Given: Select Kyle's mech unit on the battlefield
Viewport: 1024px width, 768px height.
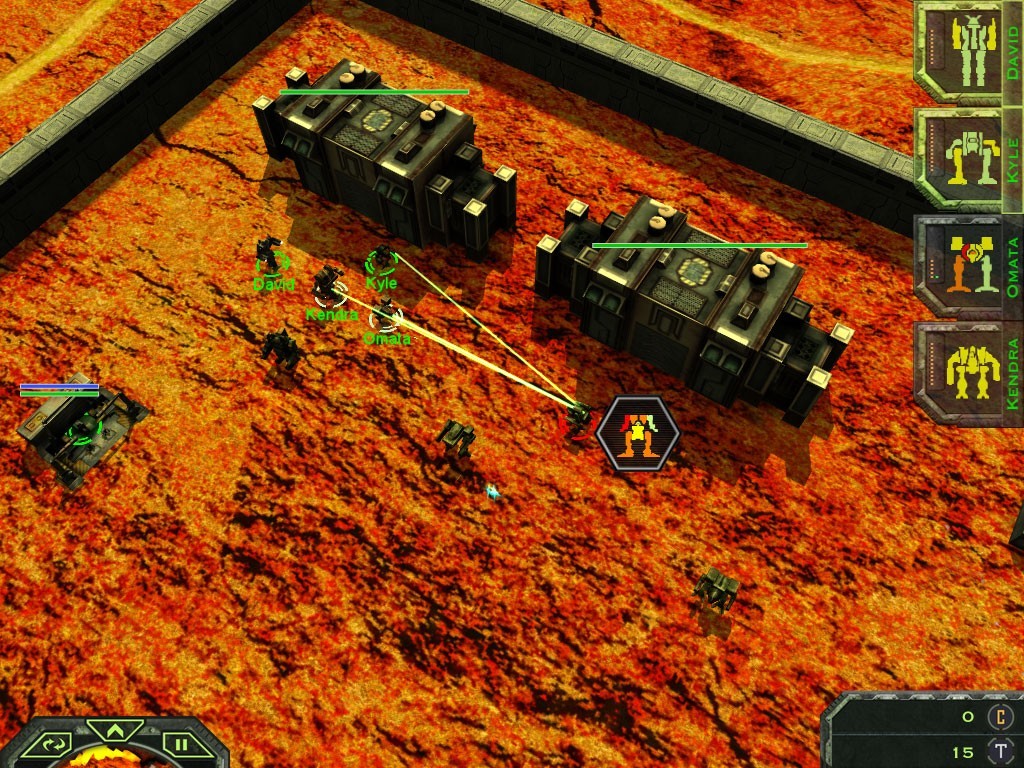Looking at the screenshot, I should click(x=381, y=259).
